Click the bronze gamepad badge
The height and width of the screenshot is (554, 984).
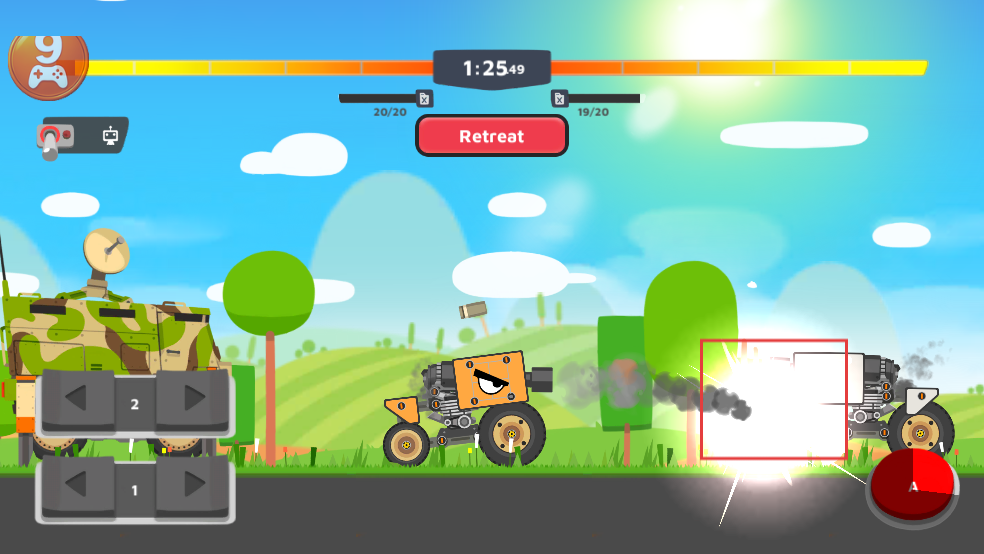tap(47, 63)
